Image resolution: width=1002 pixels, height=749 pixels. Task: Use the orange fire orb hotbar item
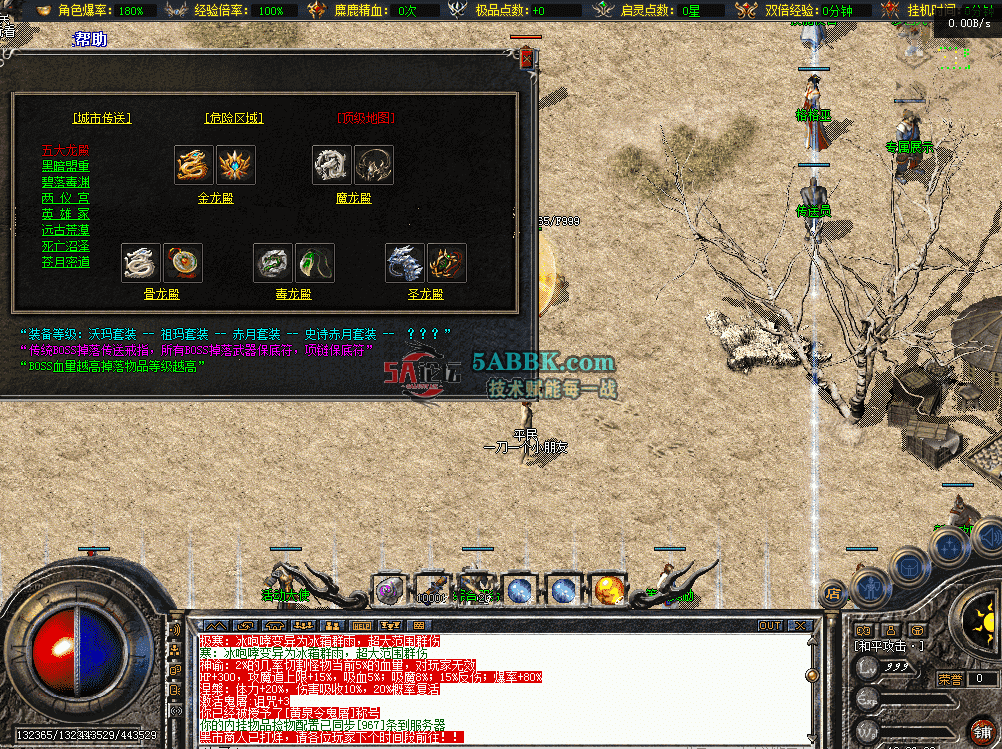tap(607, 591)
